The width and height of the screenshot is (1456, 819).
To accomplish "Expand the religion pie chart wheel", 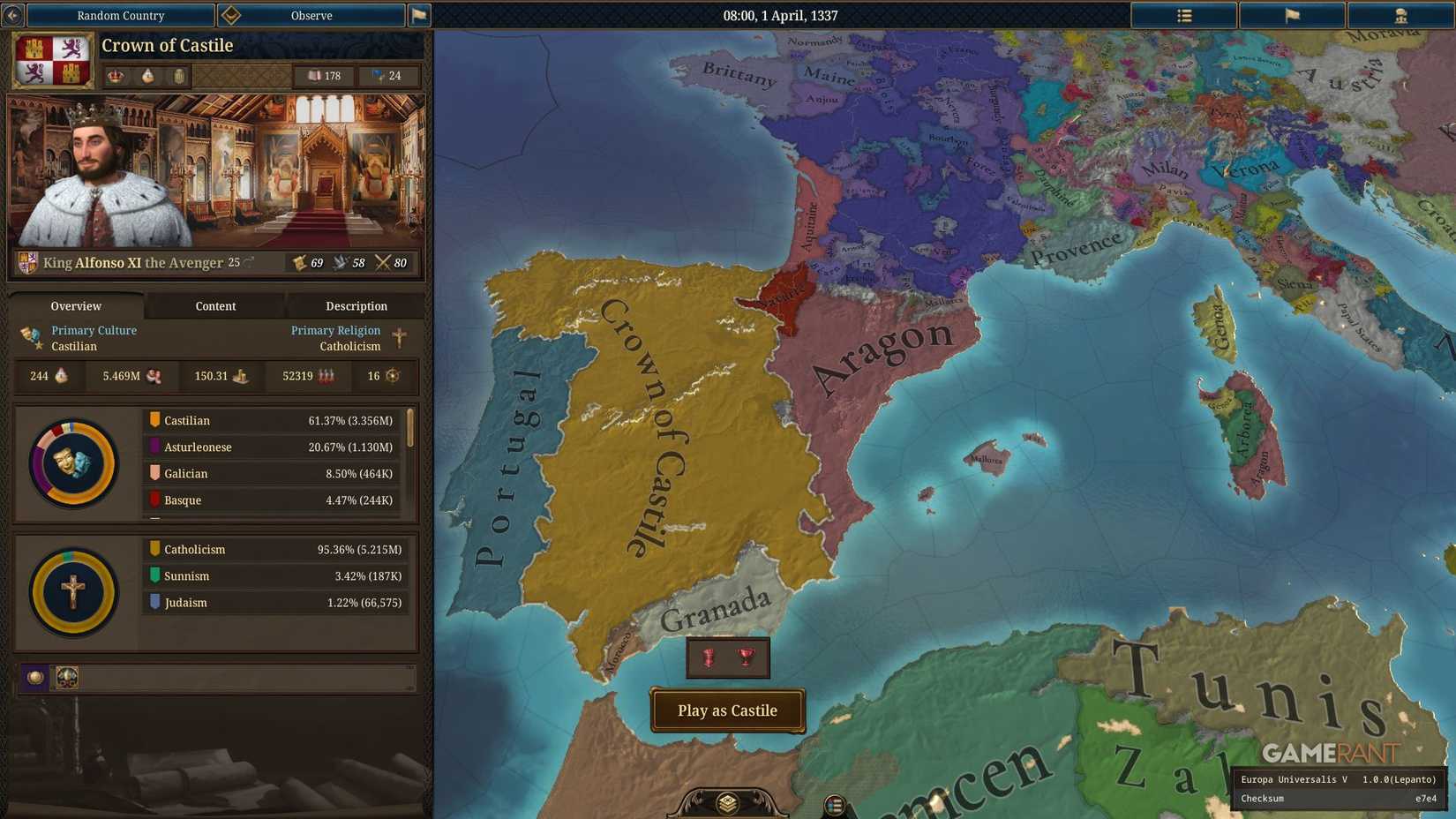I will point(72,590).
